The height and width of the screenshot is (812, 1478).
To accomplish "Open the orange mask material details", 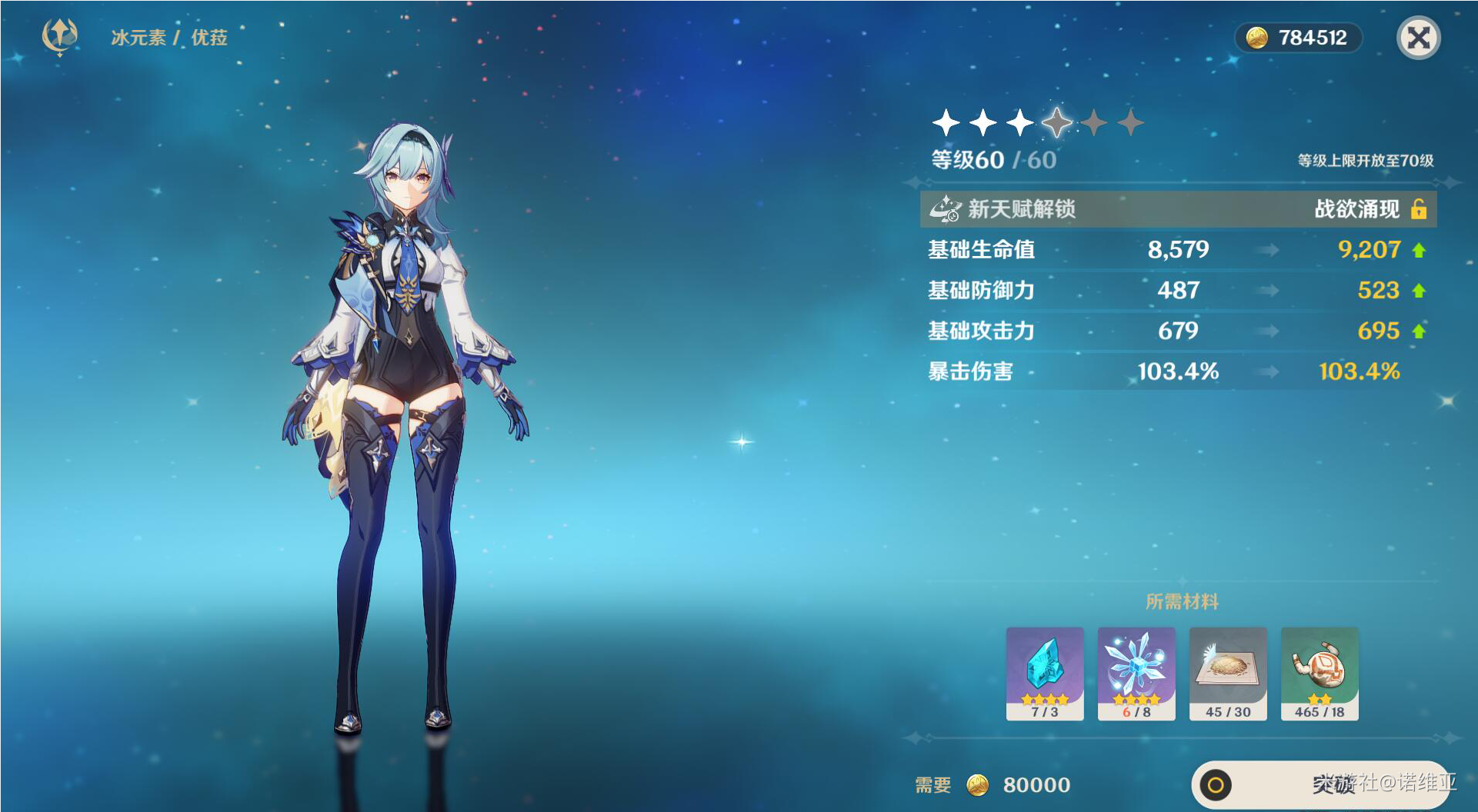I will 1320,673.
